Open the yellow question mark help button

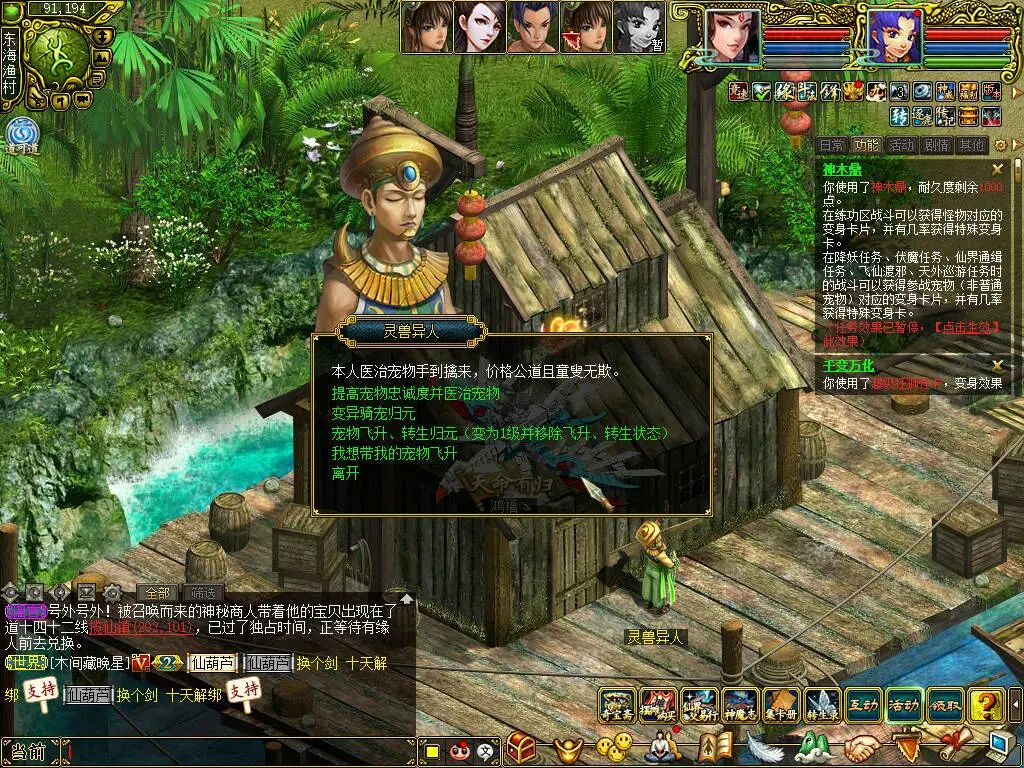986,705
